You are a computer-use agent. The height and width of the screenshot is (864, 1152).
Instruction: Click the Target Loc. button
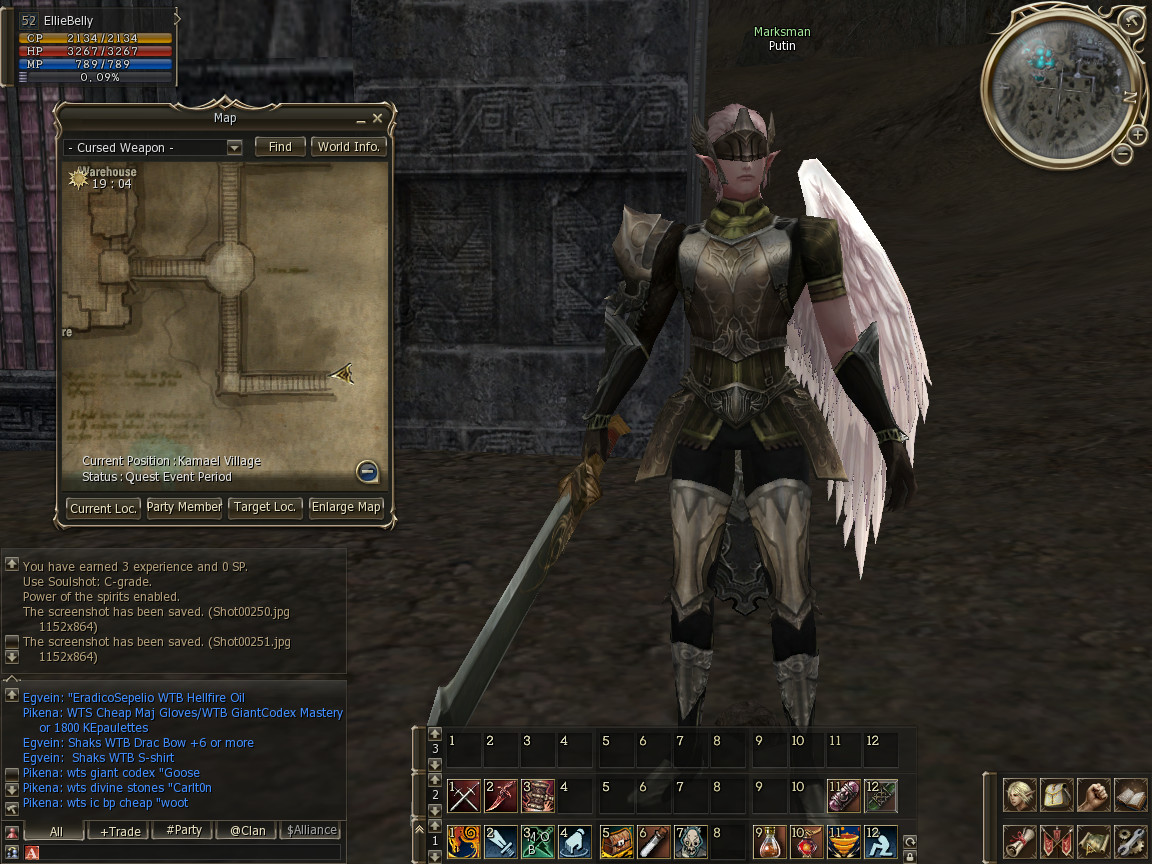(265, 507)
